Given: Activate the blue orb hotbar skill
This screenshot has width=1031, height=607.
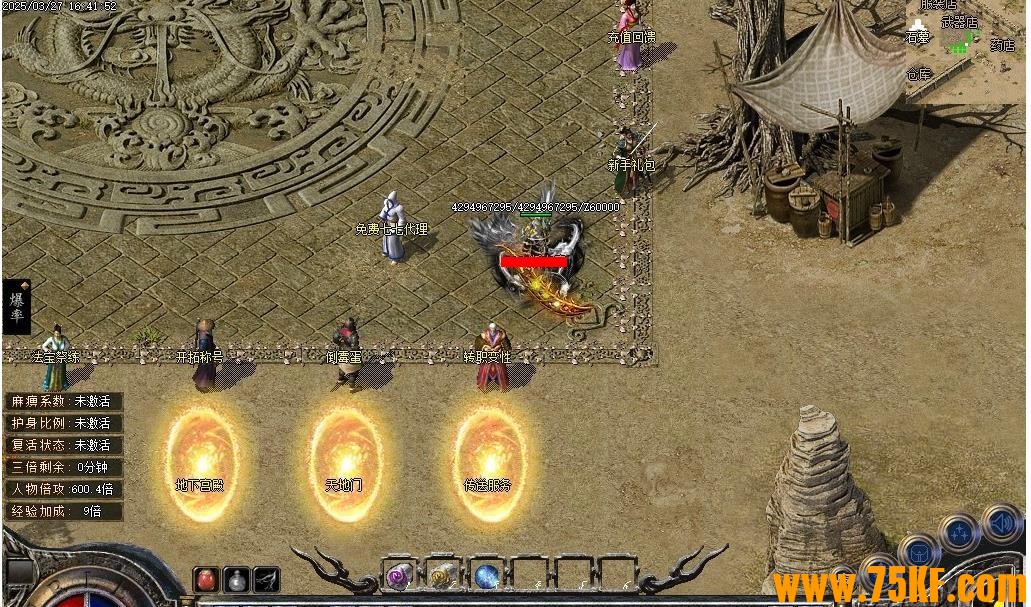Looking at the screenshot, I should click(487, 576).
